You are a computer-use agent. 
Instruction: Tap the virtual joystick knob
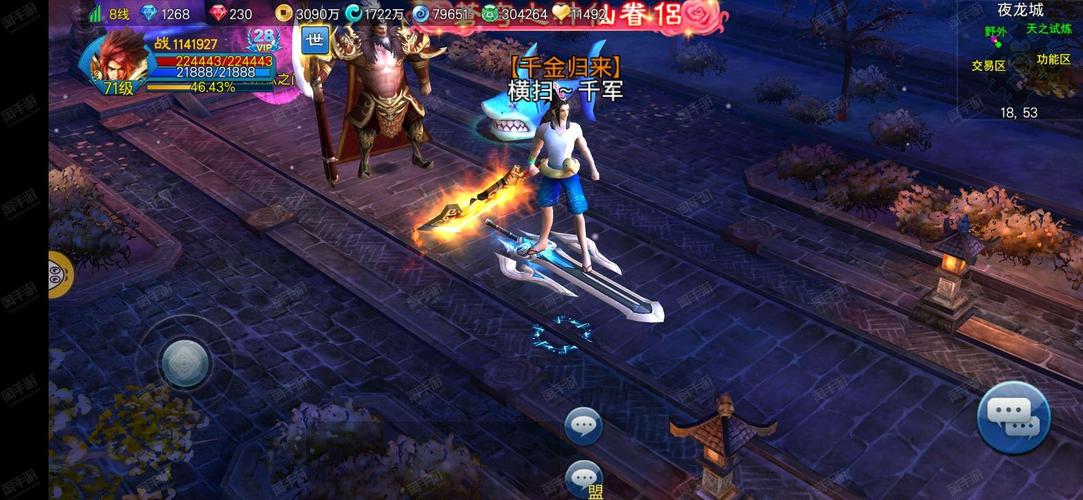185,362
